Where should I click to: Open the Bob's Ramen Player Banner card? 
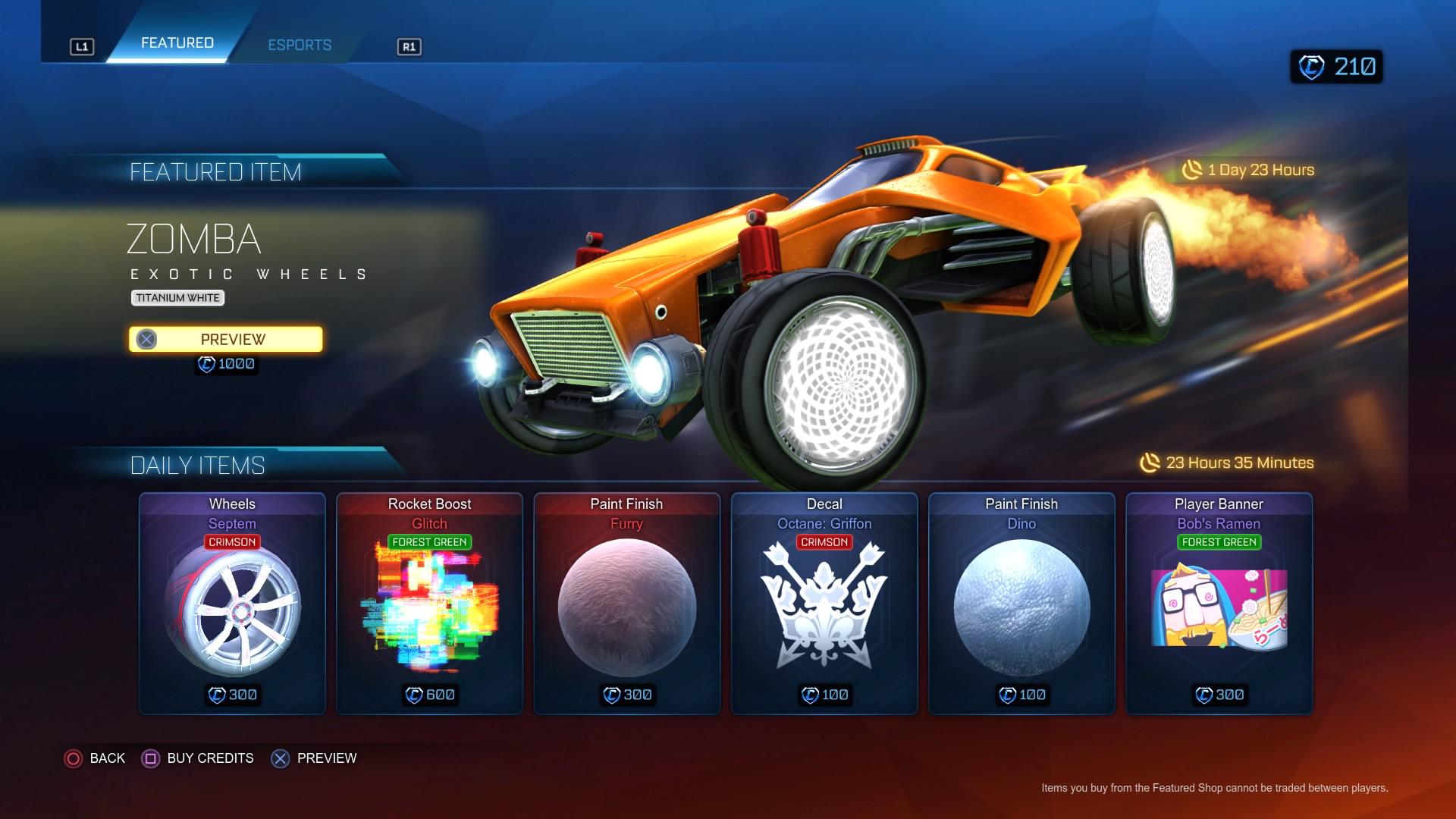(x=1219, y=603)
